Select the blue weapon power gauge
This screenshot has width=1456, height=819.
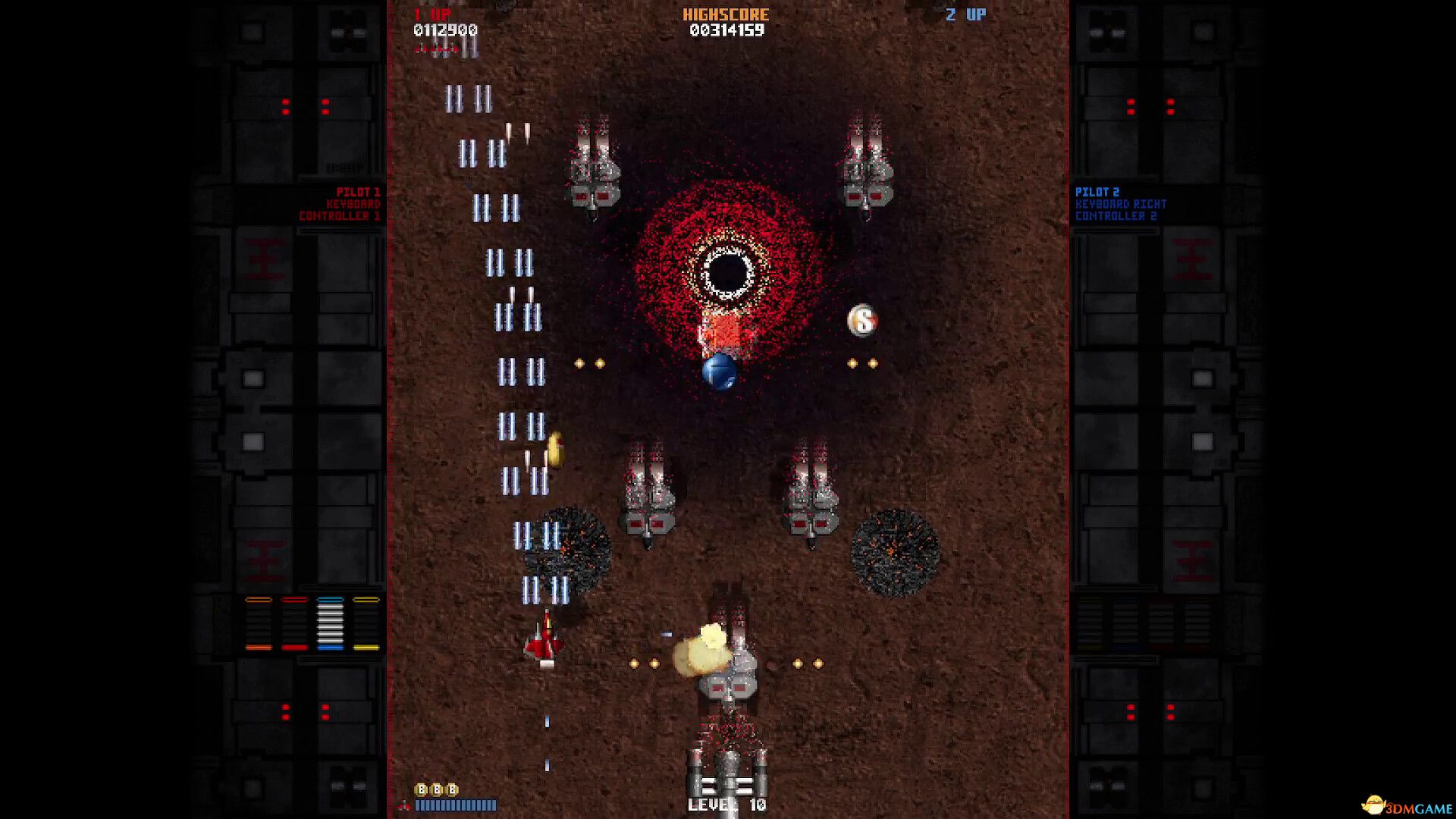tap(330, 623)
